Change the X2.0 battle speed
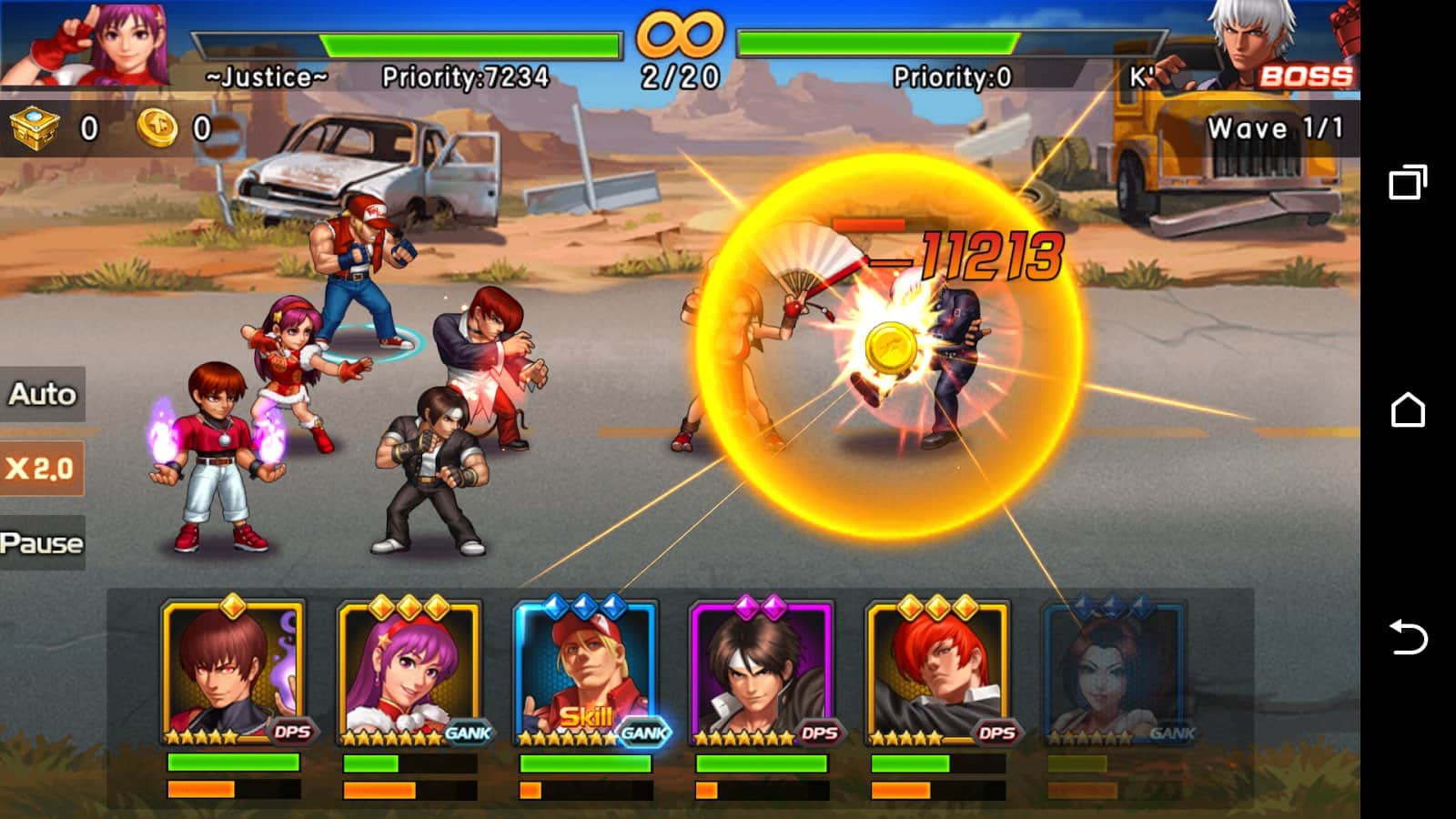The height and width of the screenshot is (819, 1456). pos(41,469)
